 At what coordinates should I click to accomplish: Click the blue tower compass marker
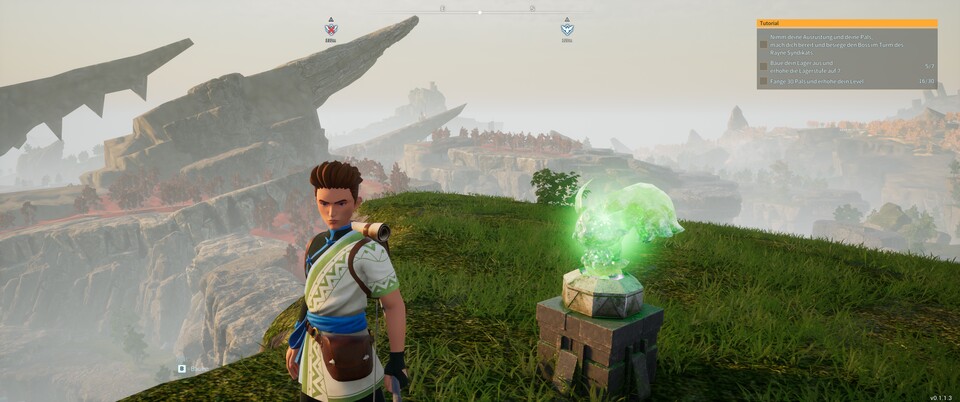pyautogui.click(x=567, y=28)
